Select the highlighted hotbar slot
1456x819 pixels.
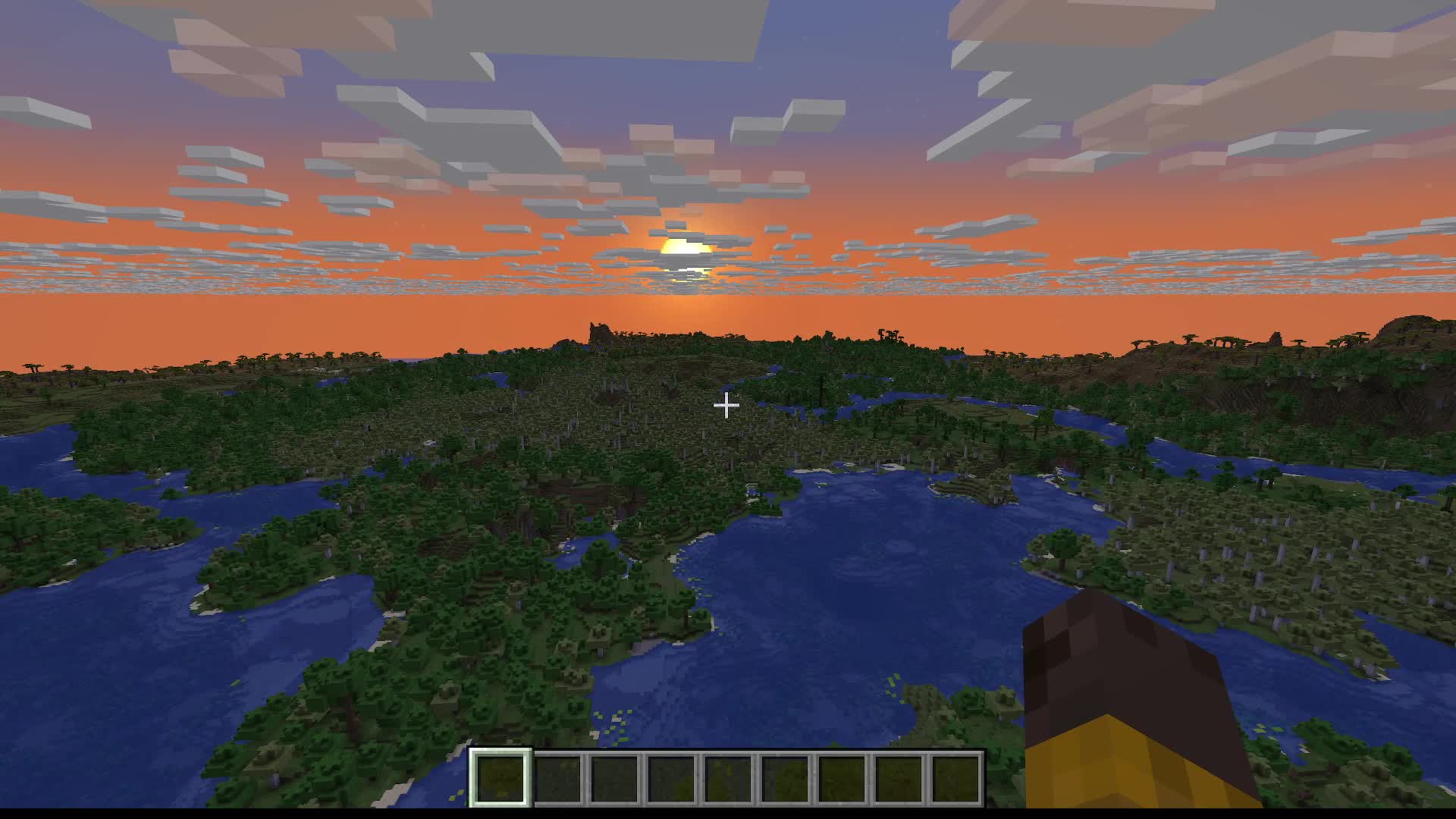tap(500, 777)
